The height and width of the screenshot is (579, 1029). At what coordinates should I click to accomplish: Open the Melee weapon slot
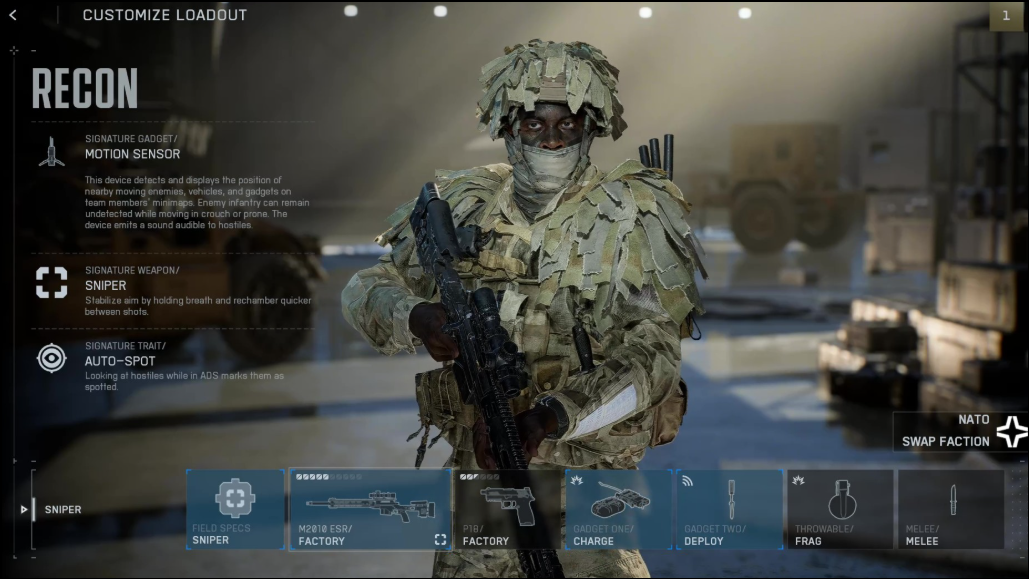point(951,509)
